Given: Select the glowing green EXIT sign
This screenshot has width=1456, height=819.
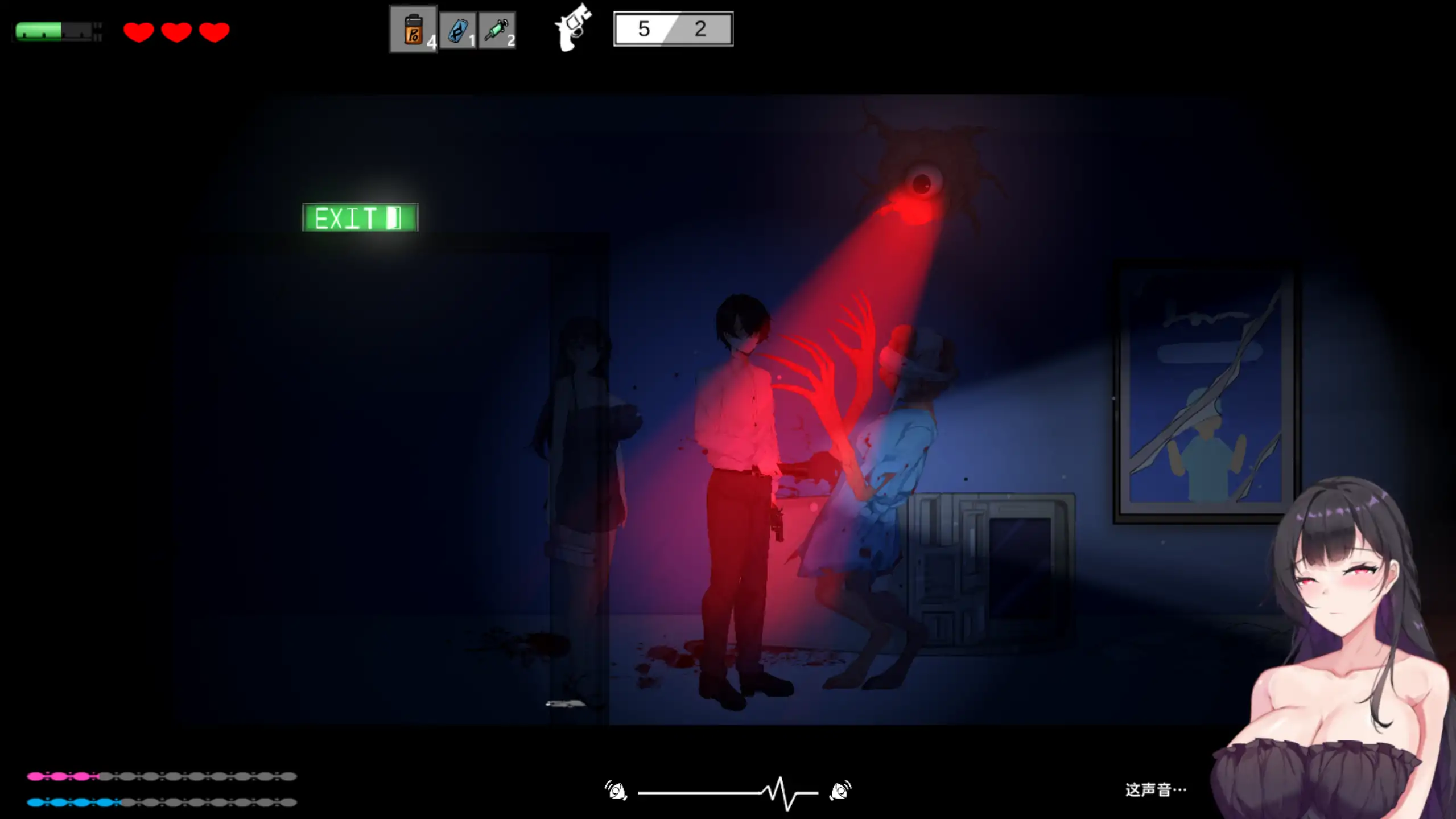Looking at the screenshot, I should (360, 218).
